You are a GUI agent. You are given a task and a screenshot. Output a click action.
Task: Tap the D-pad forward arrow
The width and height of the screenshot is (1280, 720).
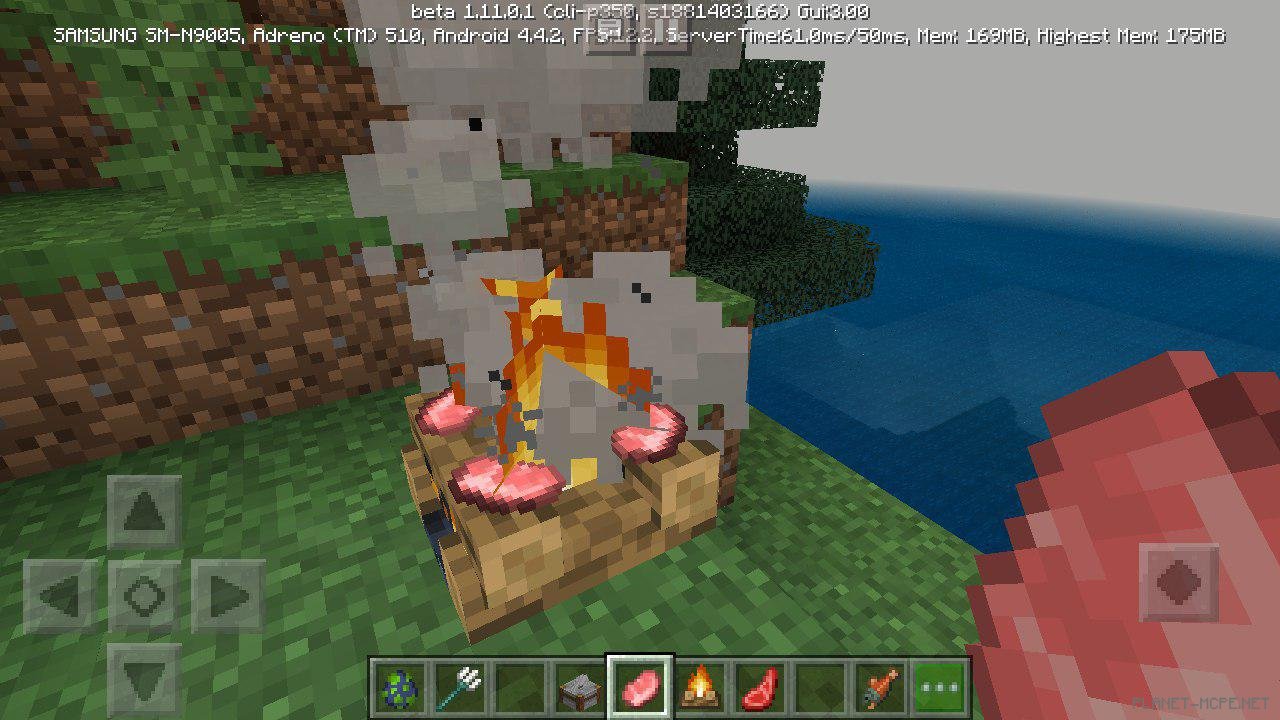144,514
